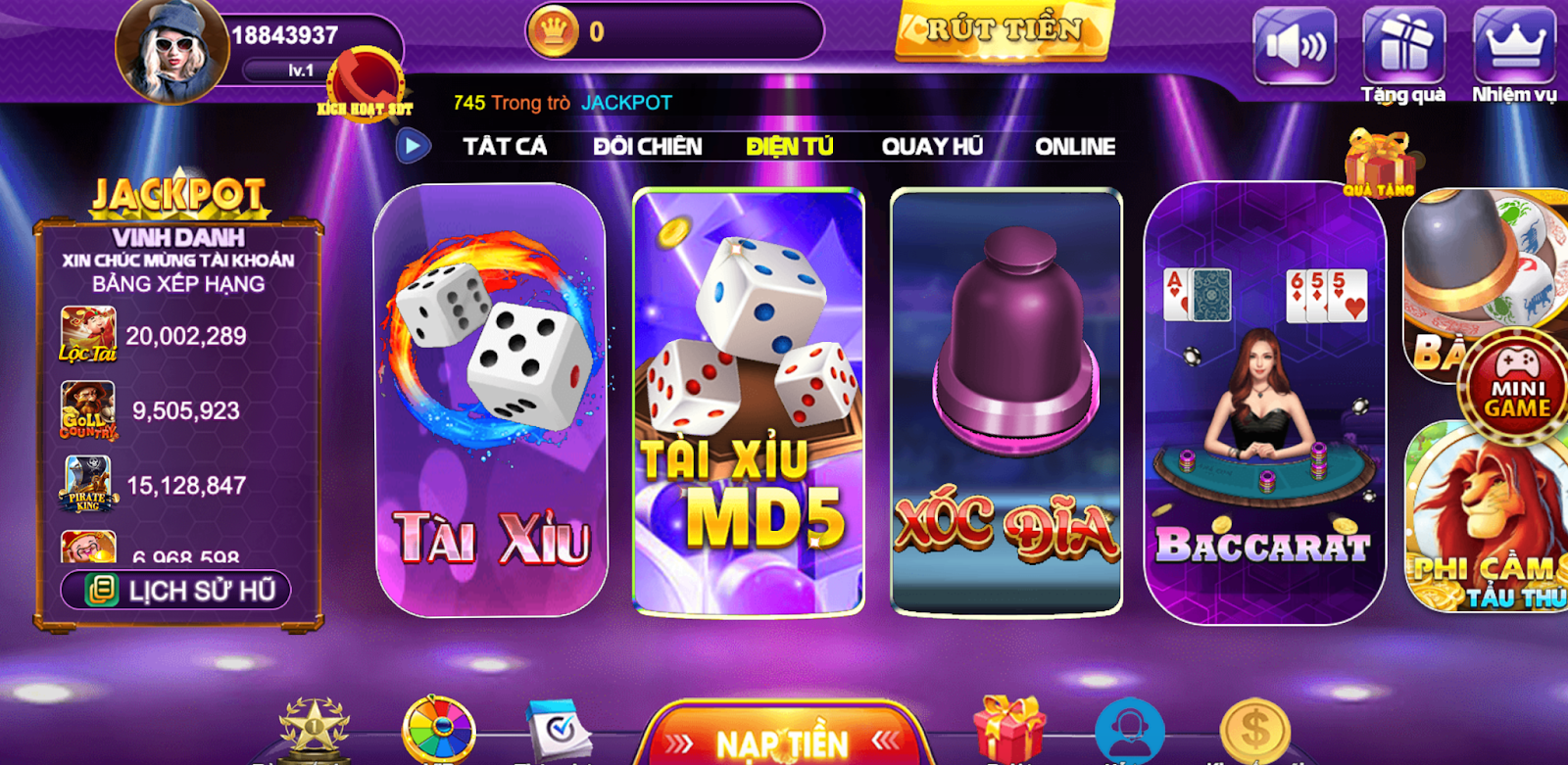Play the jackpot announcement via play arrow
The width and height of the screenshot is (1568, 765).
tap(414, 145)
